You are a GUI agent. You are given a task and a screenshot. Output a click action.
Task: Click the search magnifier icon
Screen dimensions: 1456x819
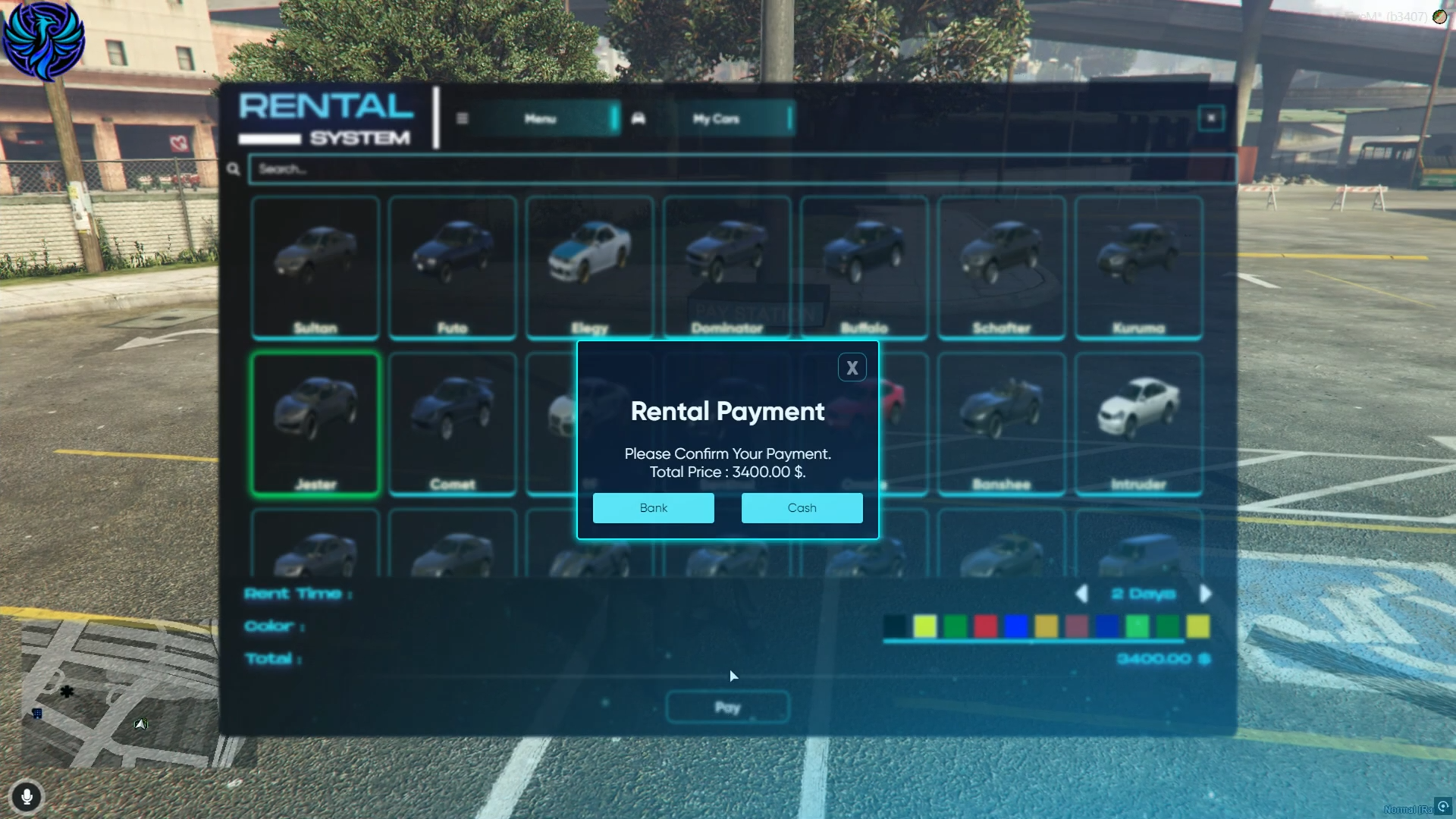pos(233,169)
